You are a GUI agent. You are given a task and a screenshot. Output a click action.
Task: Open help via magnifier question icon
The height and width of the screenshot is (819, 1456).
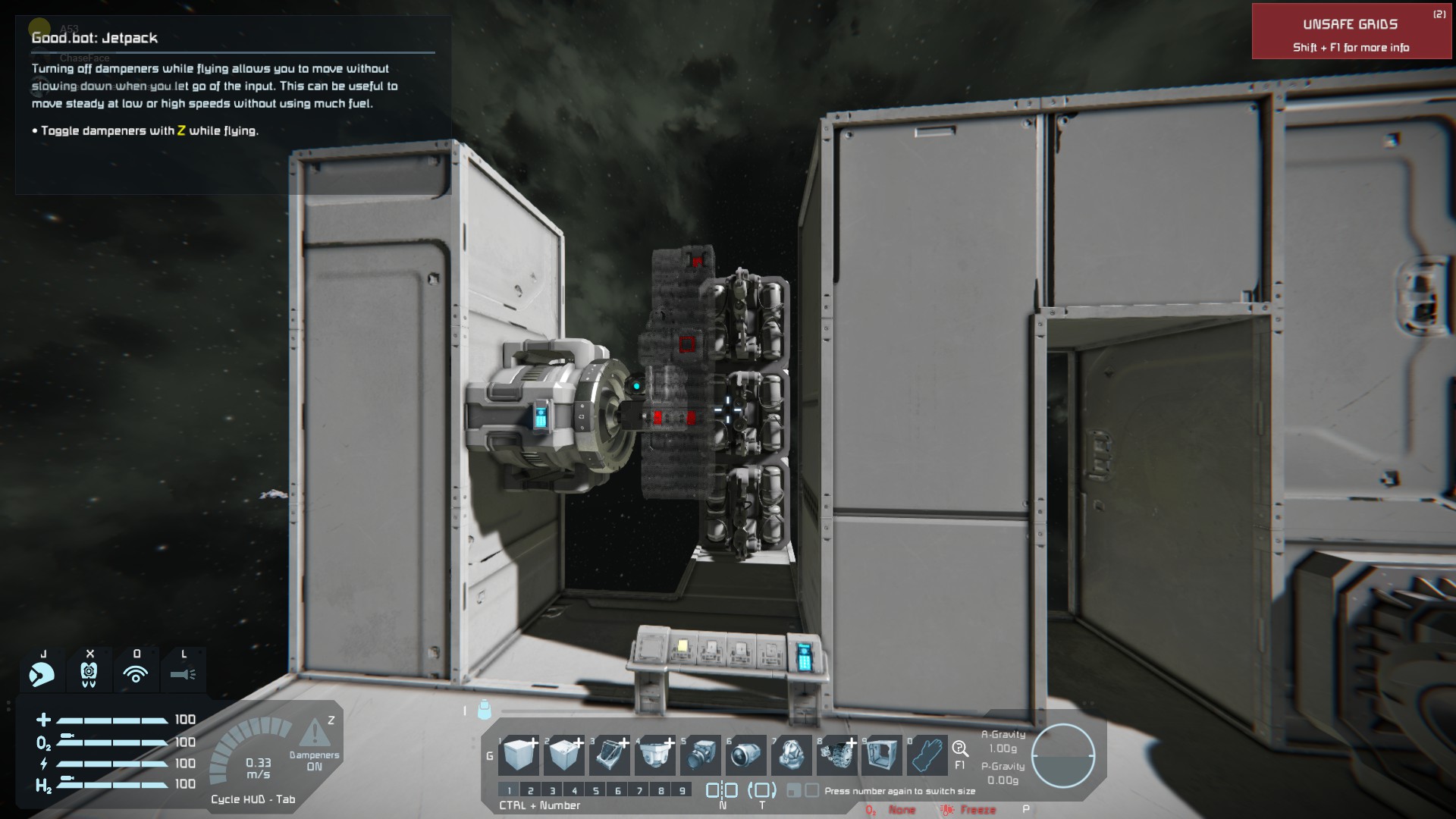960,749
